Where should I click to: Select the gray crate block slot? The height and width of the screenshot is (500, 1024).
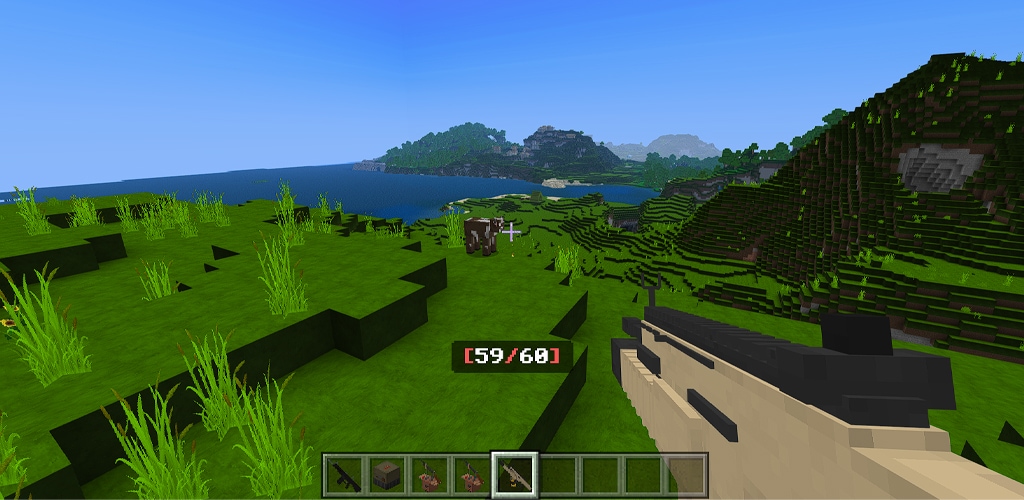pos(386,474)
